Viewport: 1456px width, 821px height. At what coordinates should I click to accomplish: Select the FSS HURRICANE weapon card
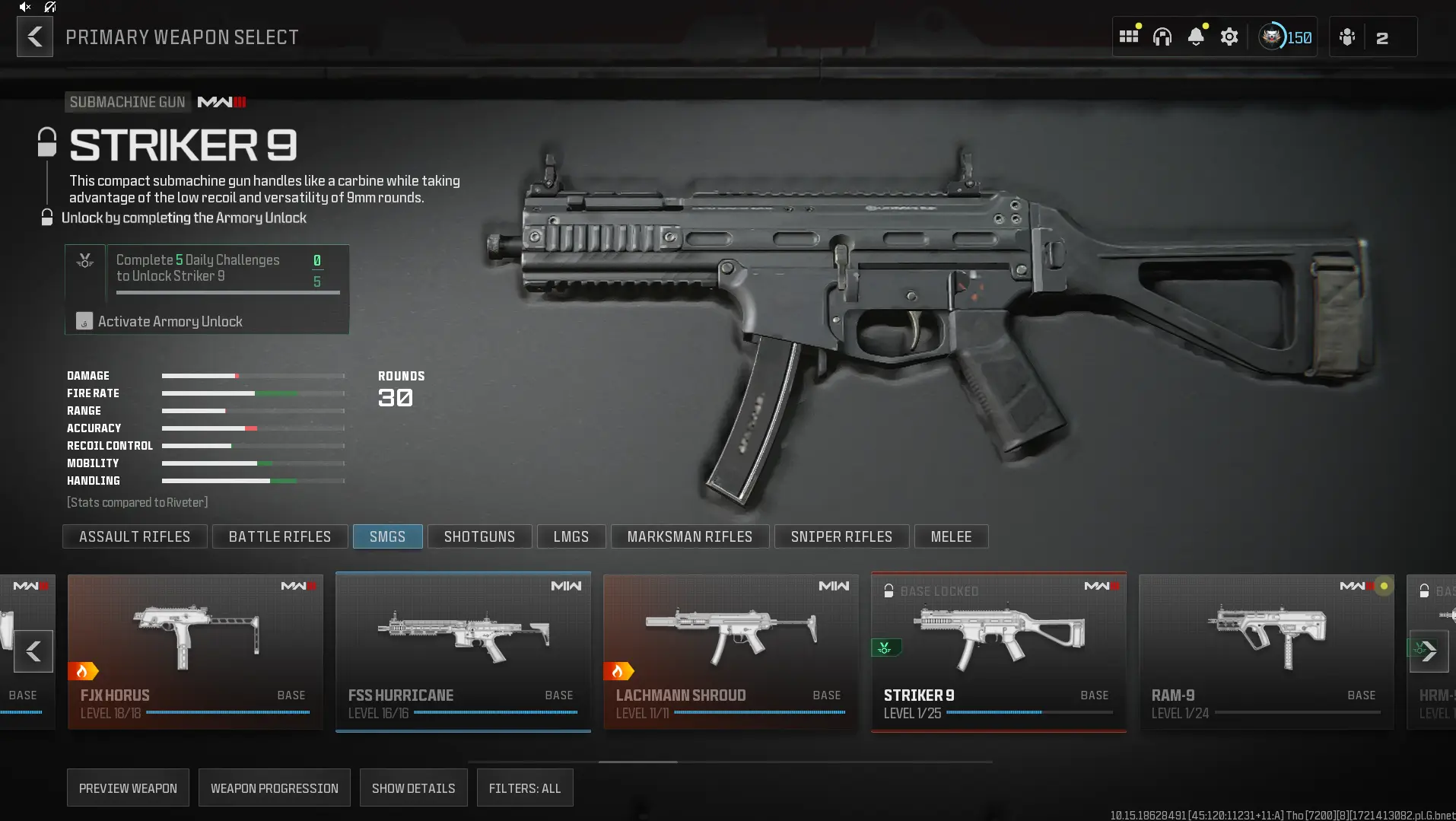(463, 651)
